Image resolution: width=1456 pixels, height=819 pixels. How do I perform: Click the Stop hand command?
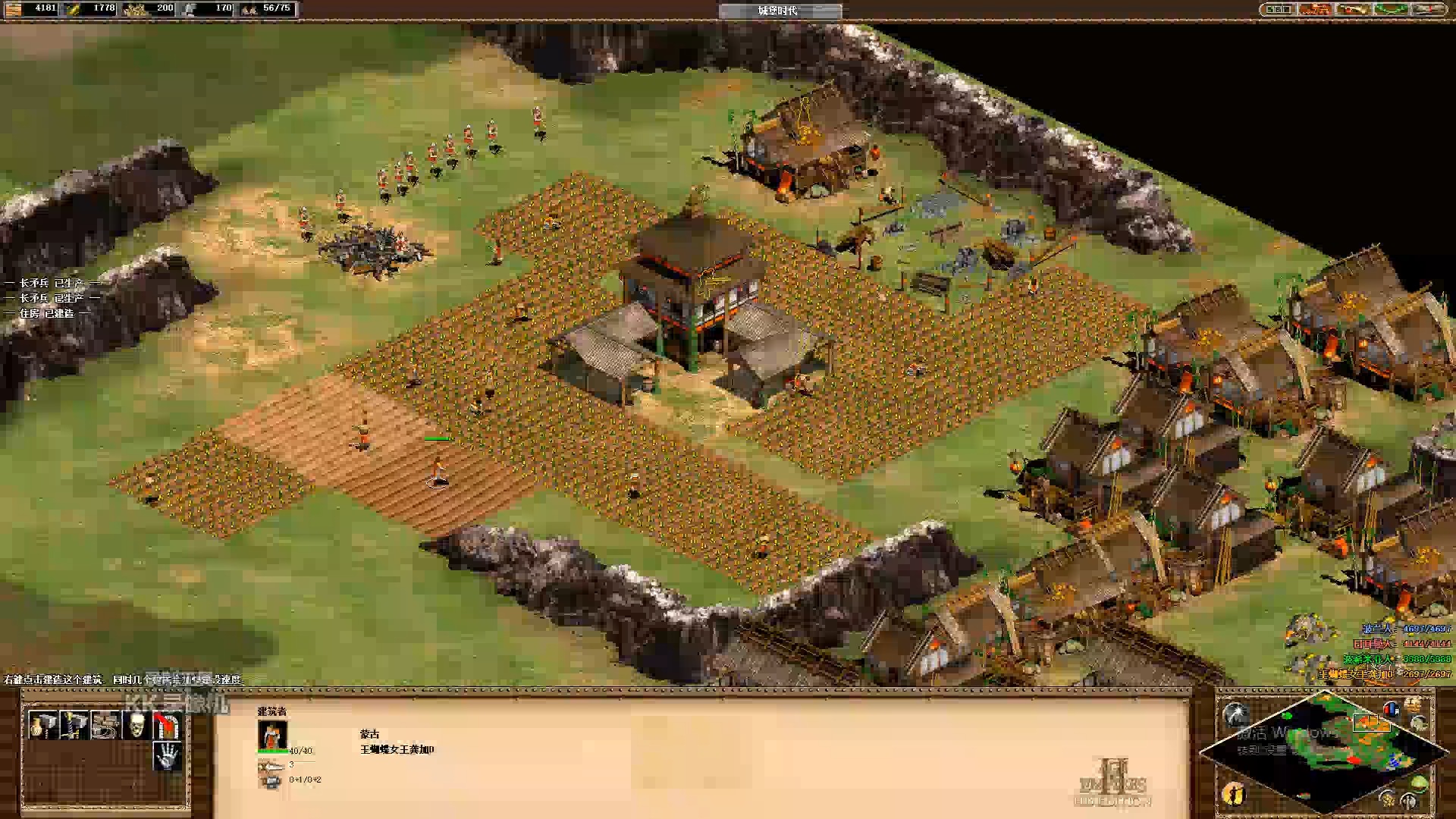click(x=168, y=756)
